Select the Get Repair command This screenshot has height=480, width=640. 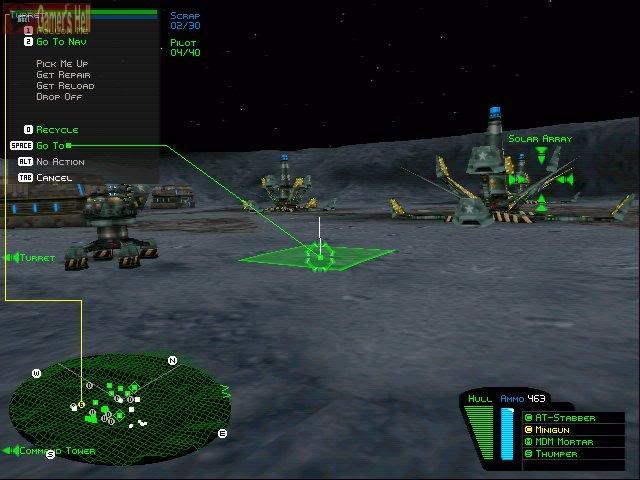pos(64,75)
